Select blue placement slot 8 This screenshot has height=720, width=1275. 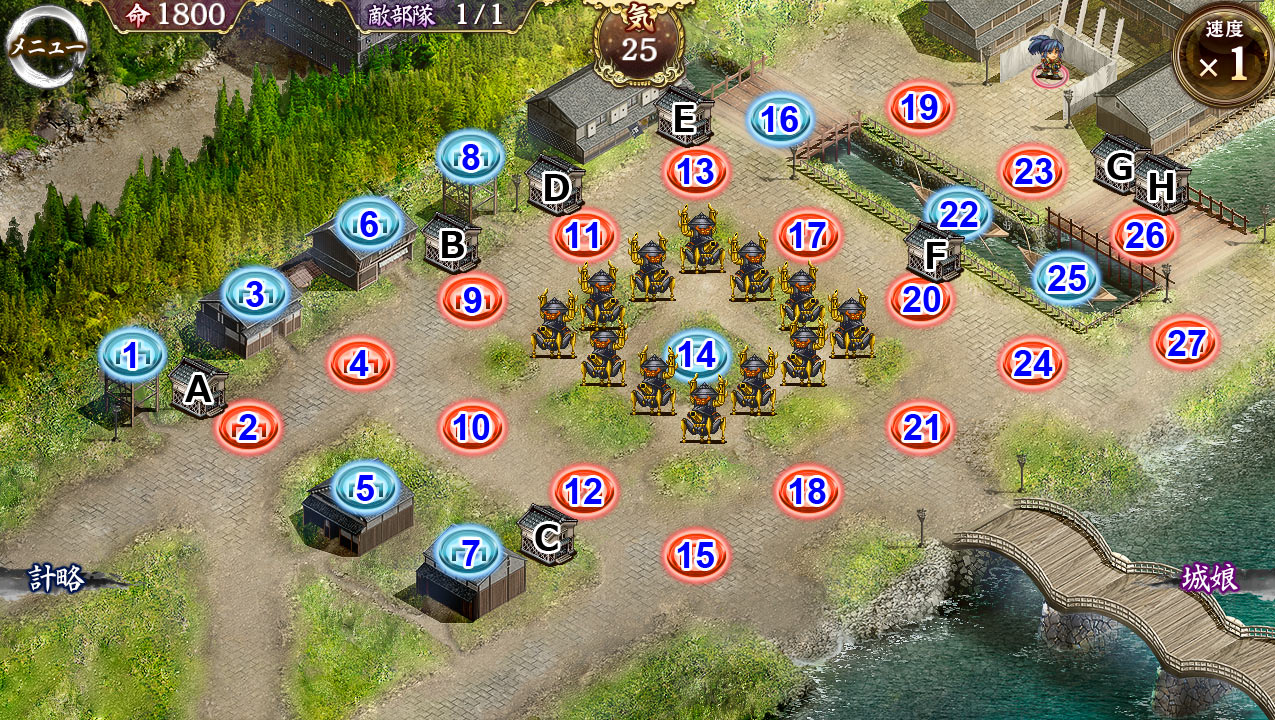470,156
